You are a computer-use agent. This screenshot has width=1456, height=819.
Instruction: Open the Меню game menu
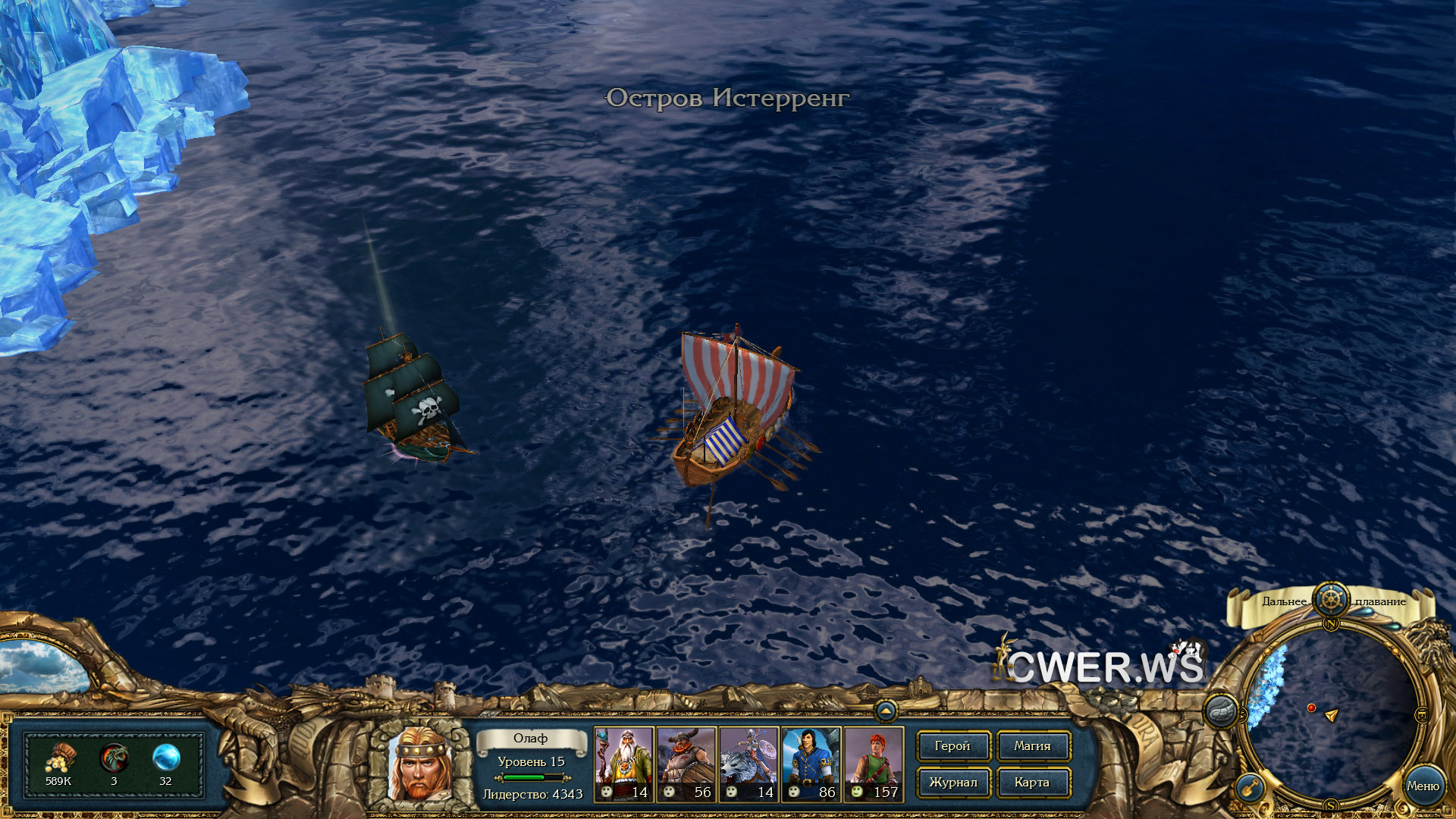click(x=1423, y=786)
